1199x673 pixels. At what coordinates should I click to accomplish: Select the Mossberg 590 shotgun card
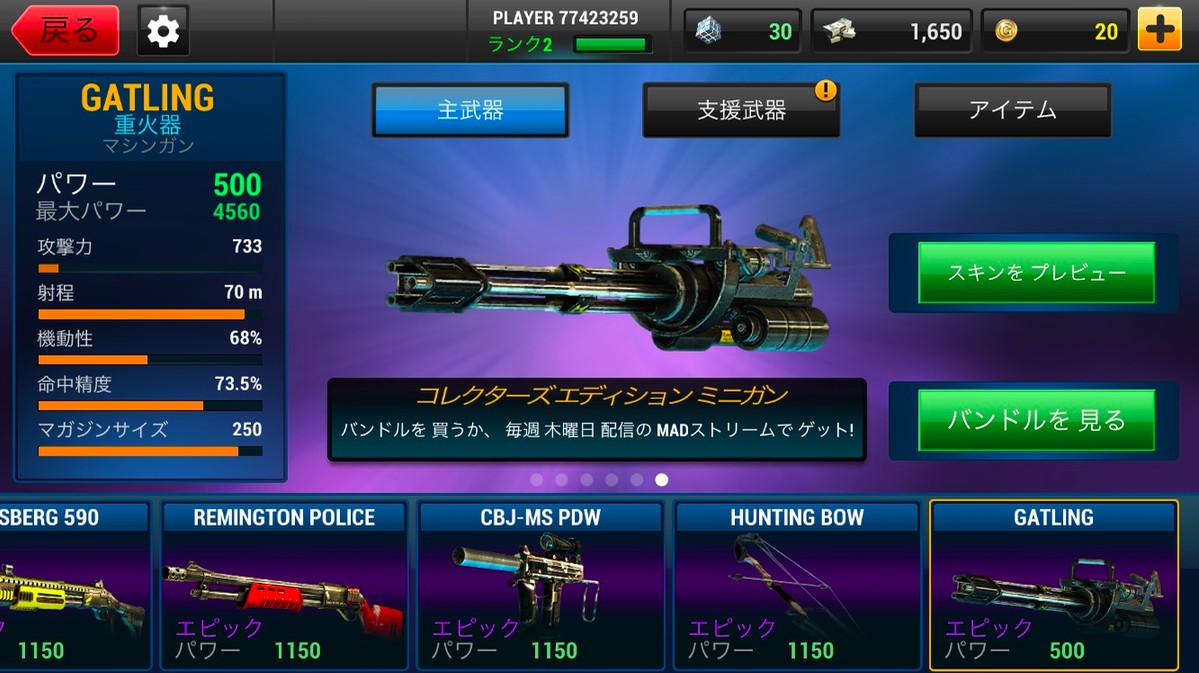[70, 585]
